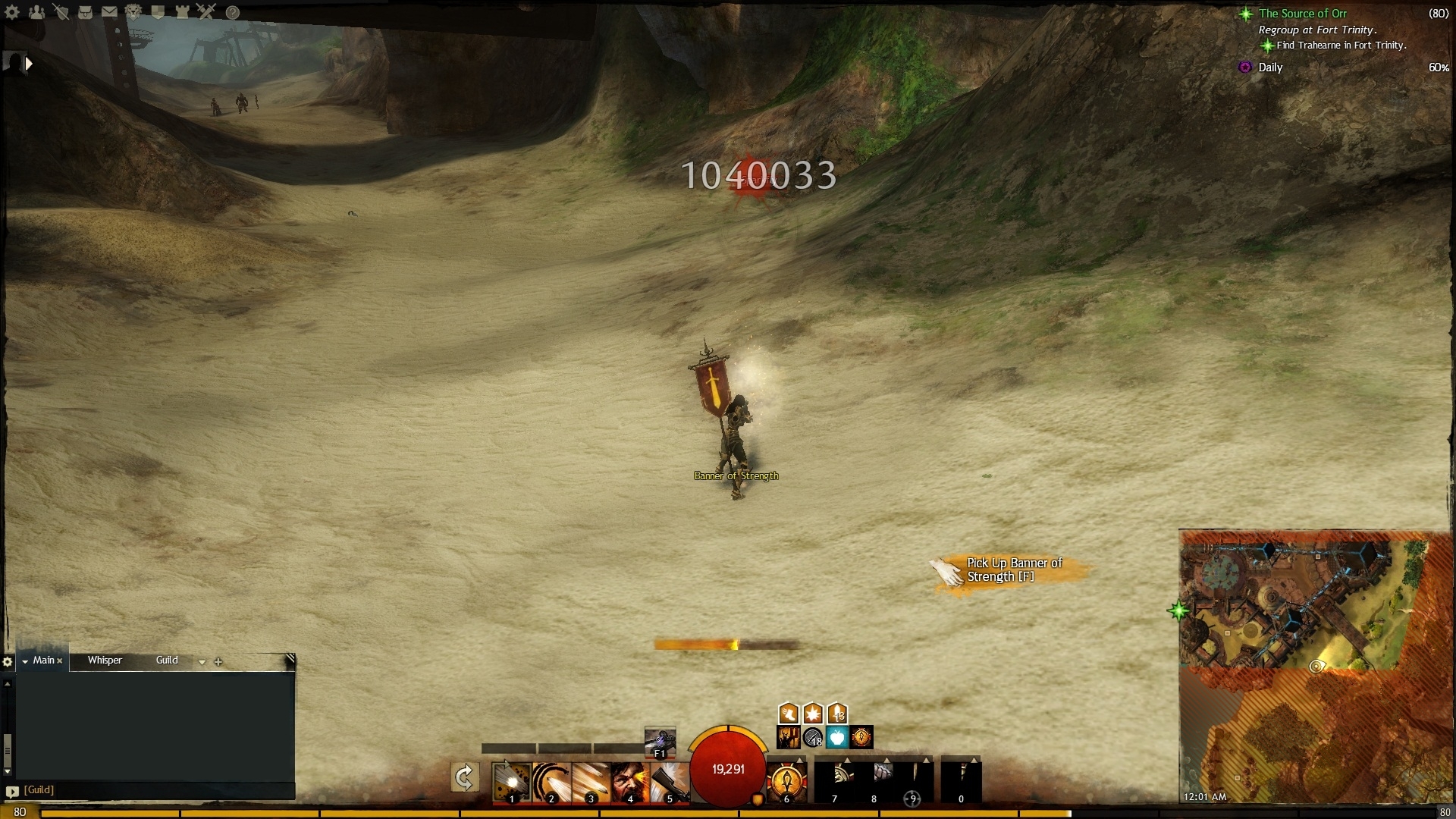
Task: Open the contacts and friends panel
Action: (36, 12)
